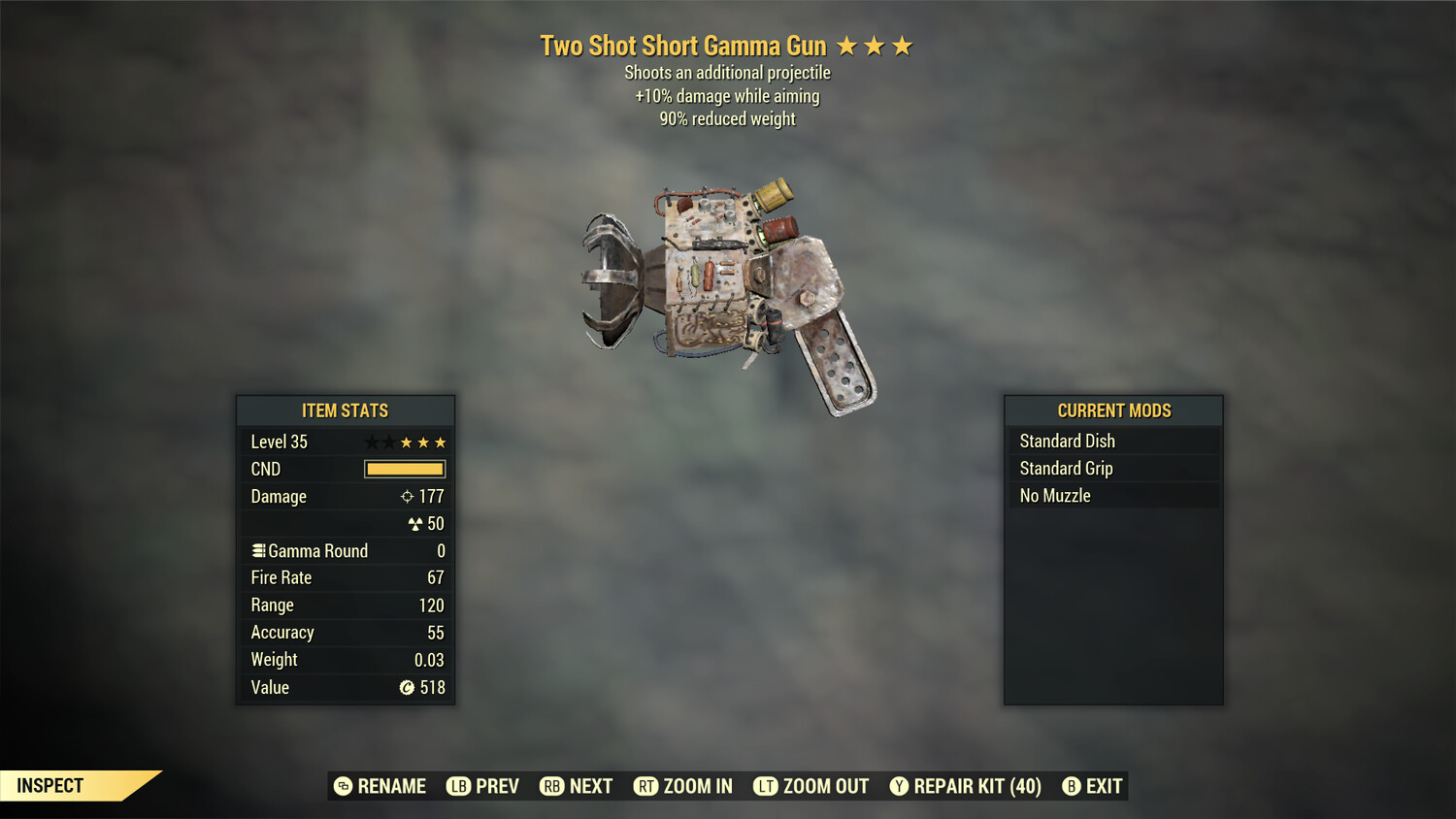Click the RT glyph beside ZOOM IN
The width and height of the screenshot is (1456, 819).
645,786
